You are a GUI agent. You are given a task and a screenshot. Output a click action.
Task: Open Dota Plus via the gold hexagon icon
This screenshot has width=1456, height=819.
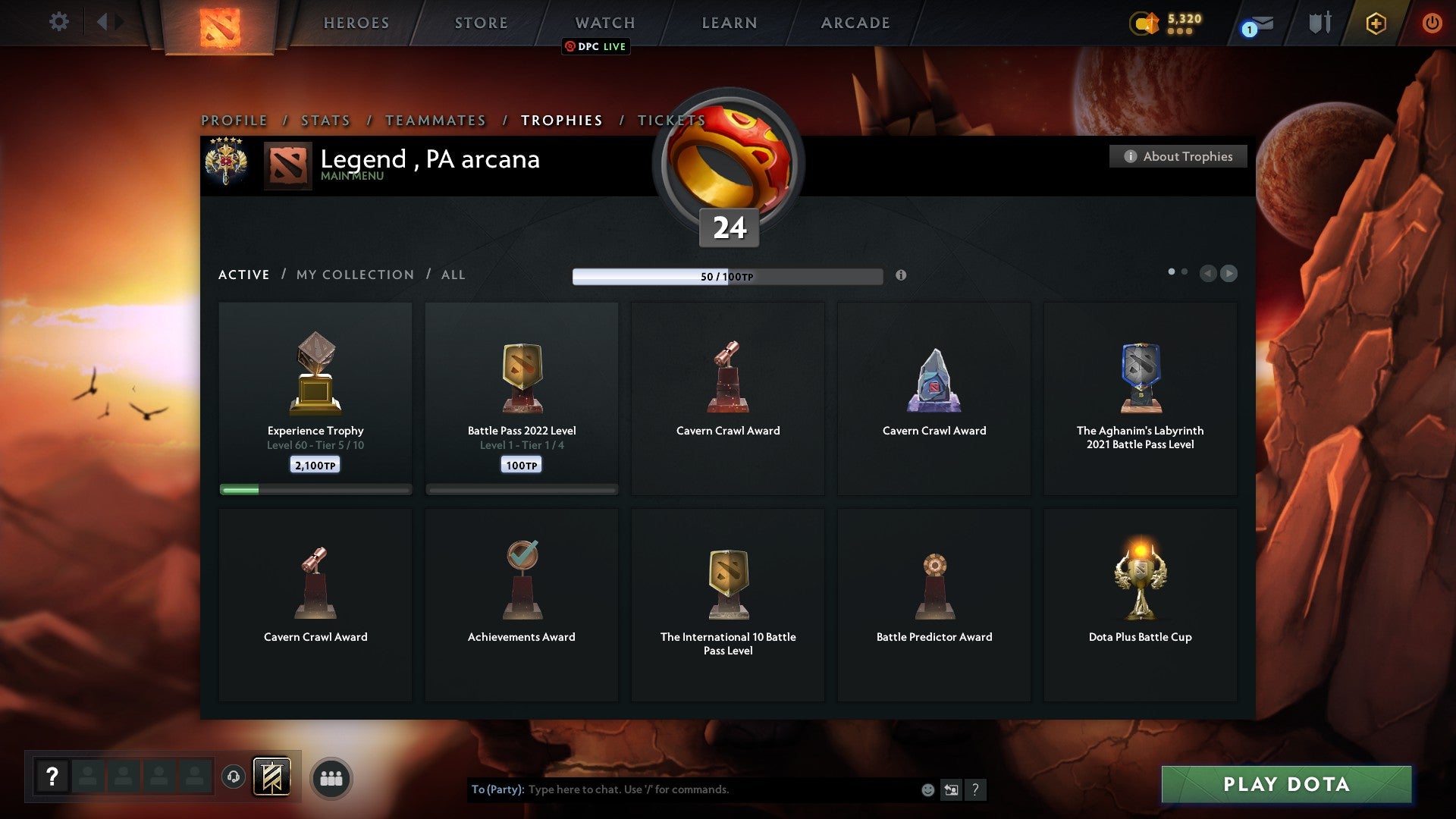1375,23
